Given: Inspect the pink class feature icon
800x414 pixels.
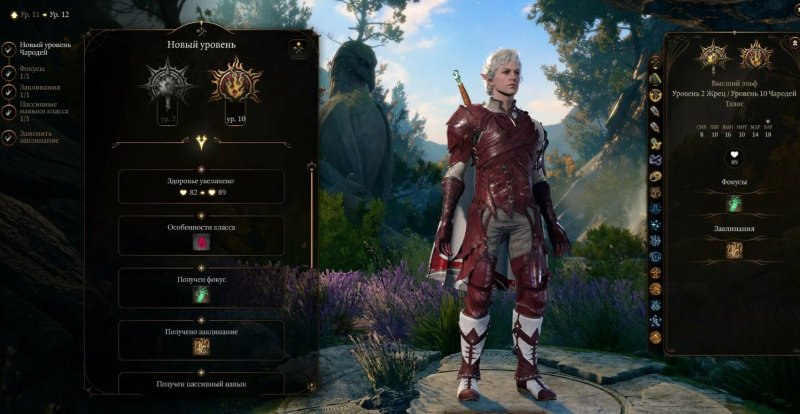Looking at the screenshot, I should (201, 241).
